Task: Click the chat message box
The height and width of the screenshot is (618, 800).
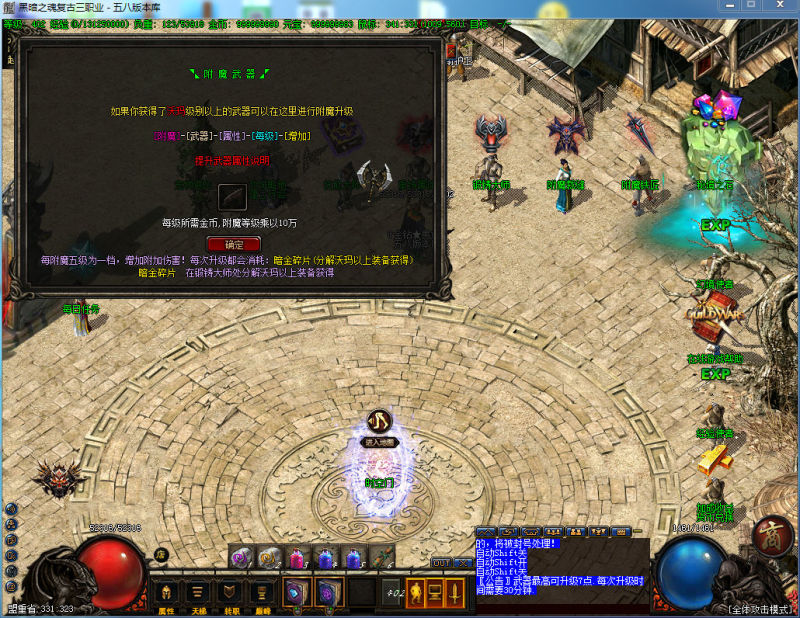Action: 560,565
